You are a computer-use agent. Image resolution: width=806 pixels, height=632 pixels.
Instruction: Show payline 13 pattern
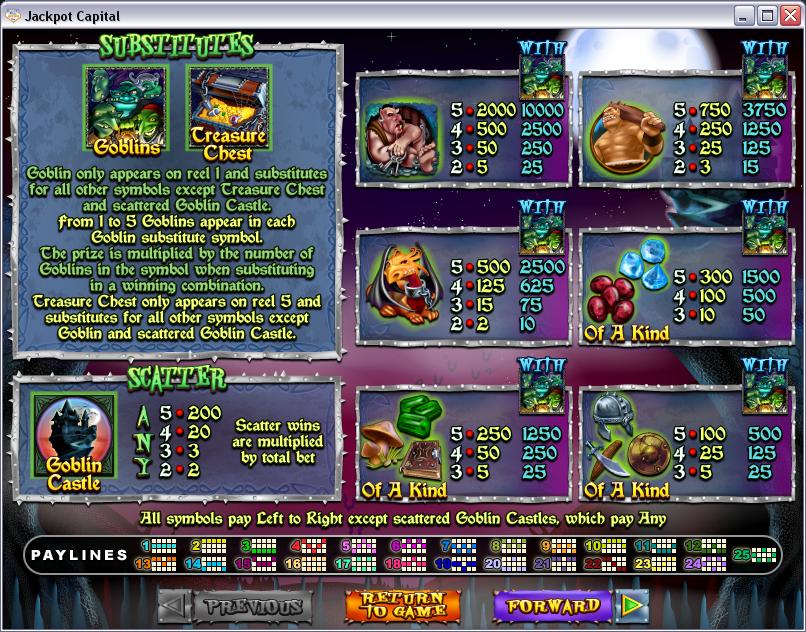coord(159,563)
